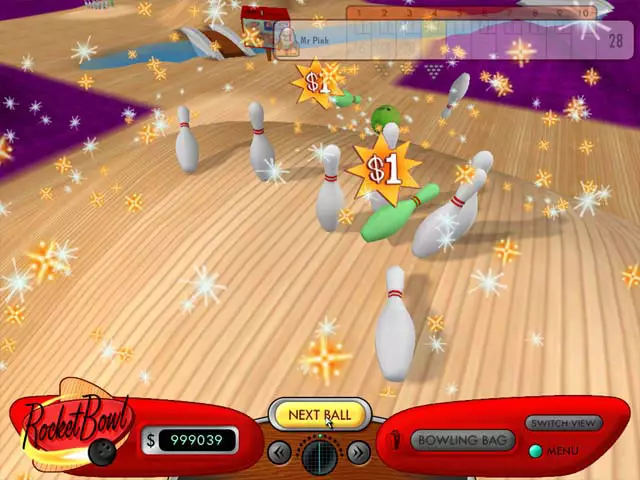640x480 pixels.
Task: Switch the camera view
Action: (x=564, y=424)
